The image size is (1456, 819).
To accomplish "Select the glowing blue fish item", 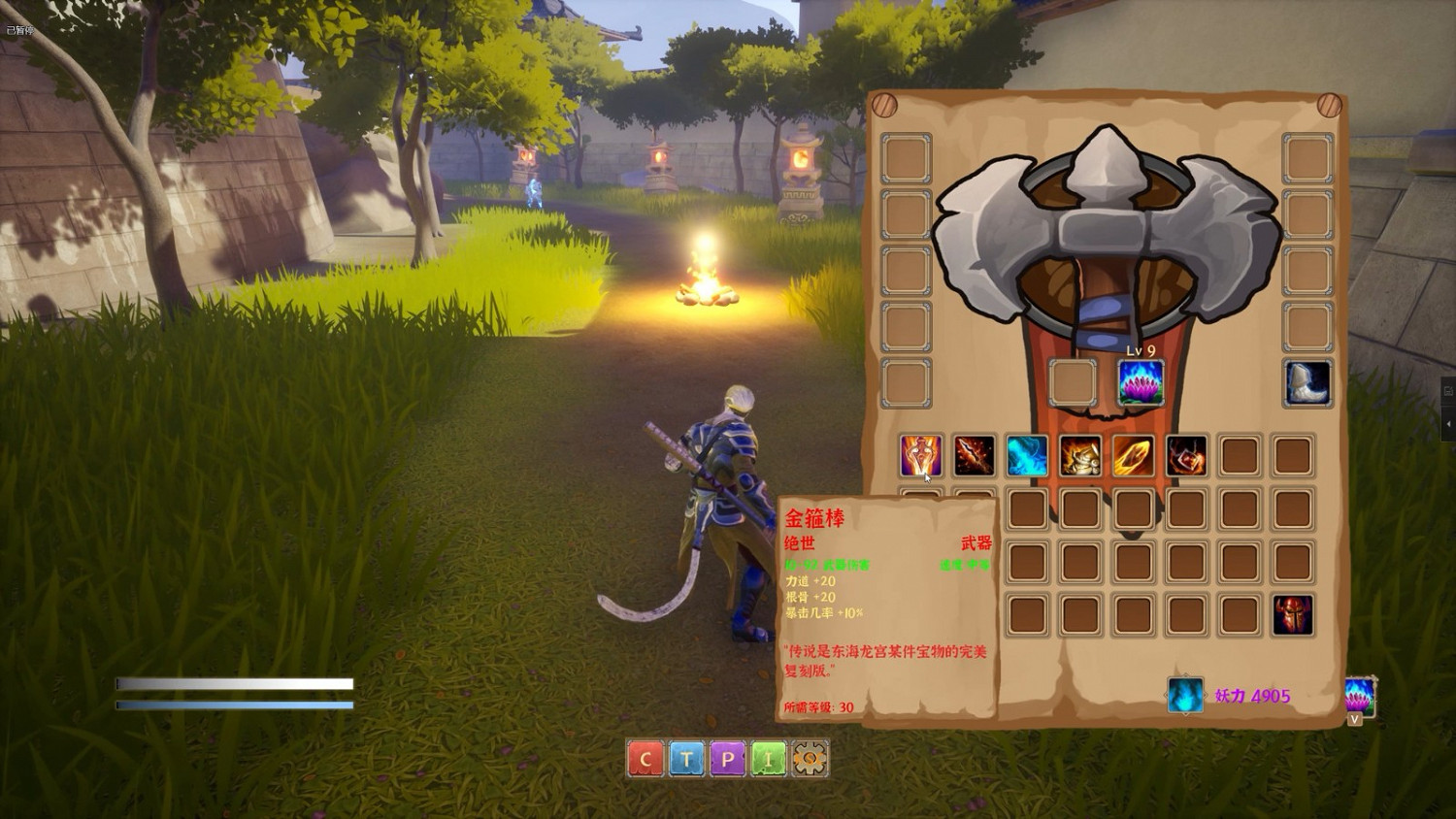I will 1027,454.
